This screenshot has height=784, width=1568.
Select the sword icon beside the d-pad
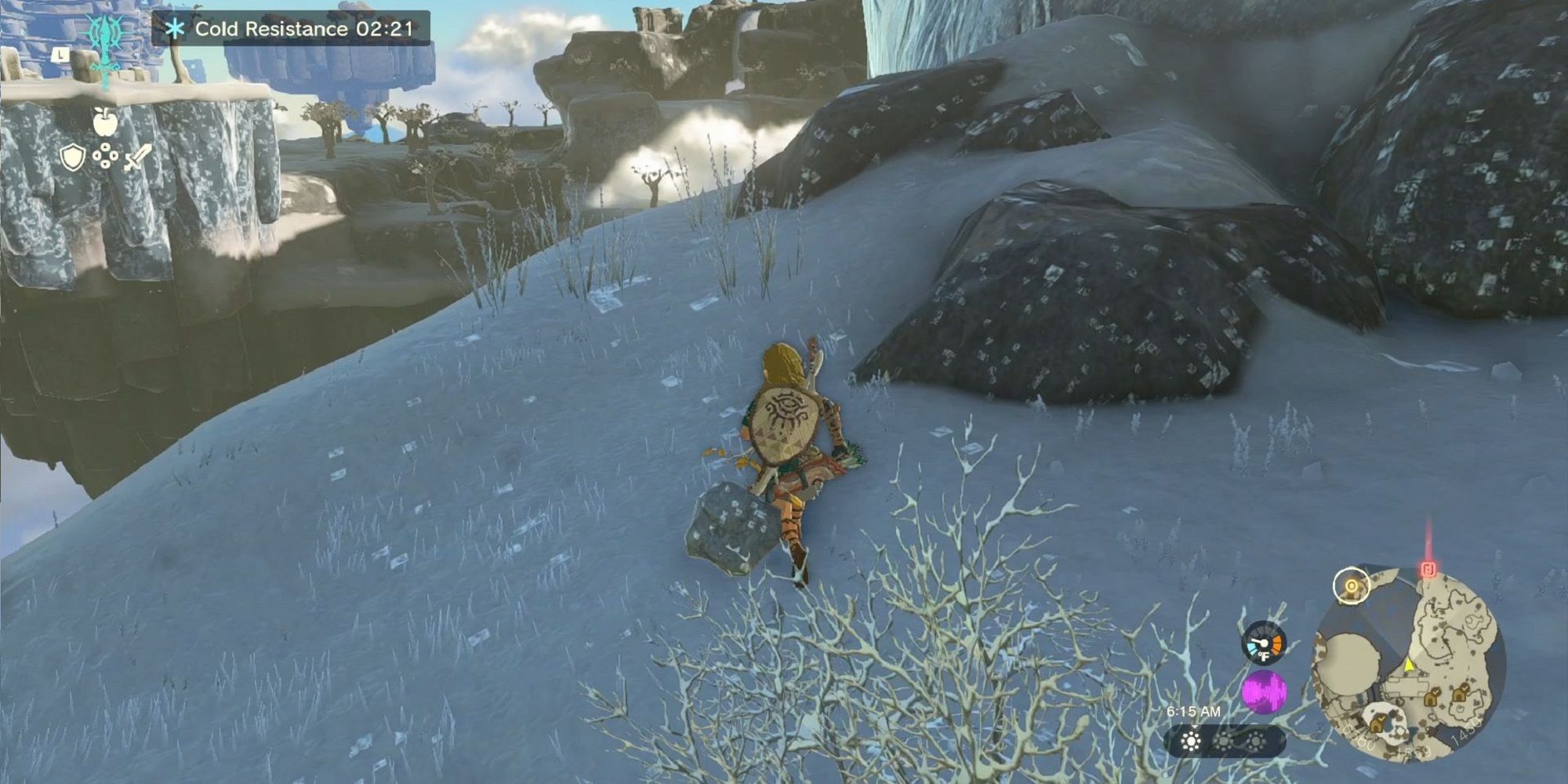pos(139,157)
